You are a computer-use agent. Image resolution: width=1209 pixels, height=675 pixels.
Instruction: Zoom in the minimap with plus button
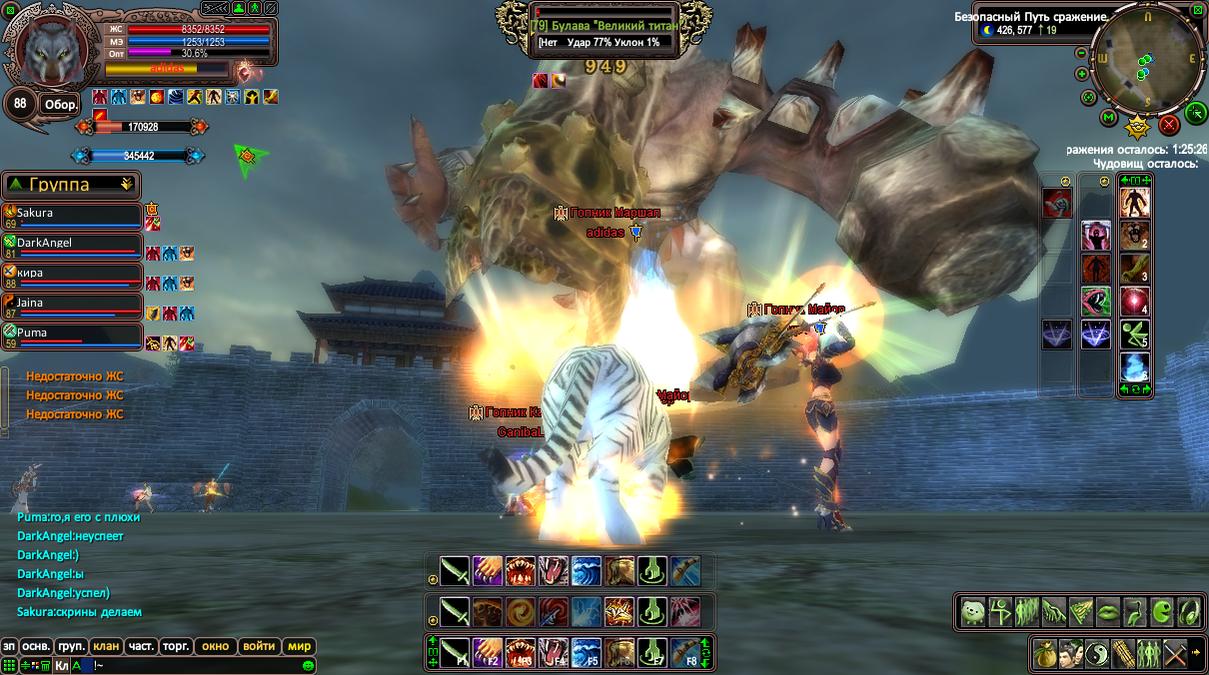1081,74
